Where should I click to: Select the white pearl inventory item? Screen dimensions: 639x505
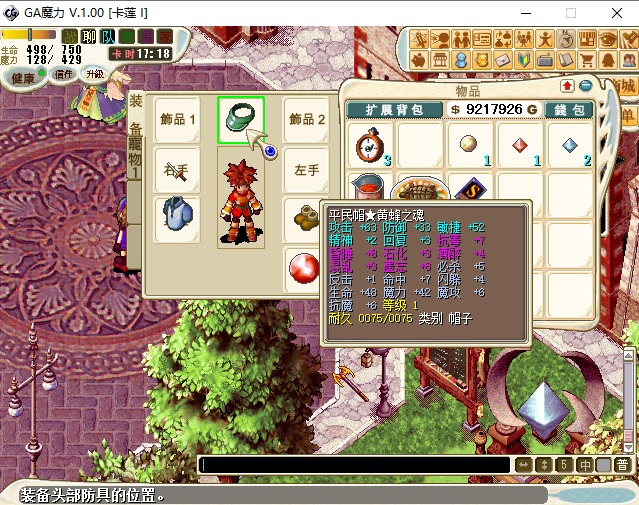(x=469, y=146)
